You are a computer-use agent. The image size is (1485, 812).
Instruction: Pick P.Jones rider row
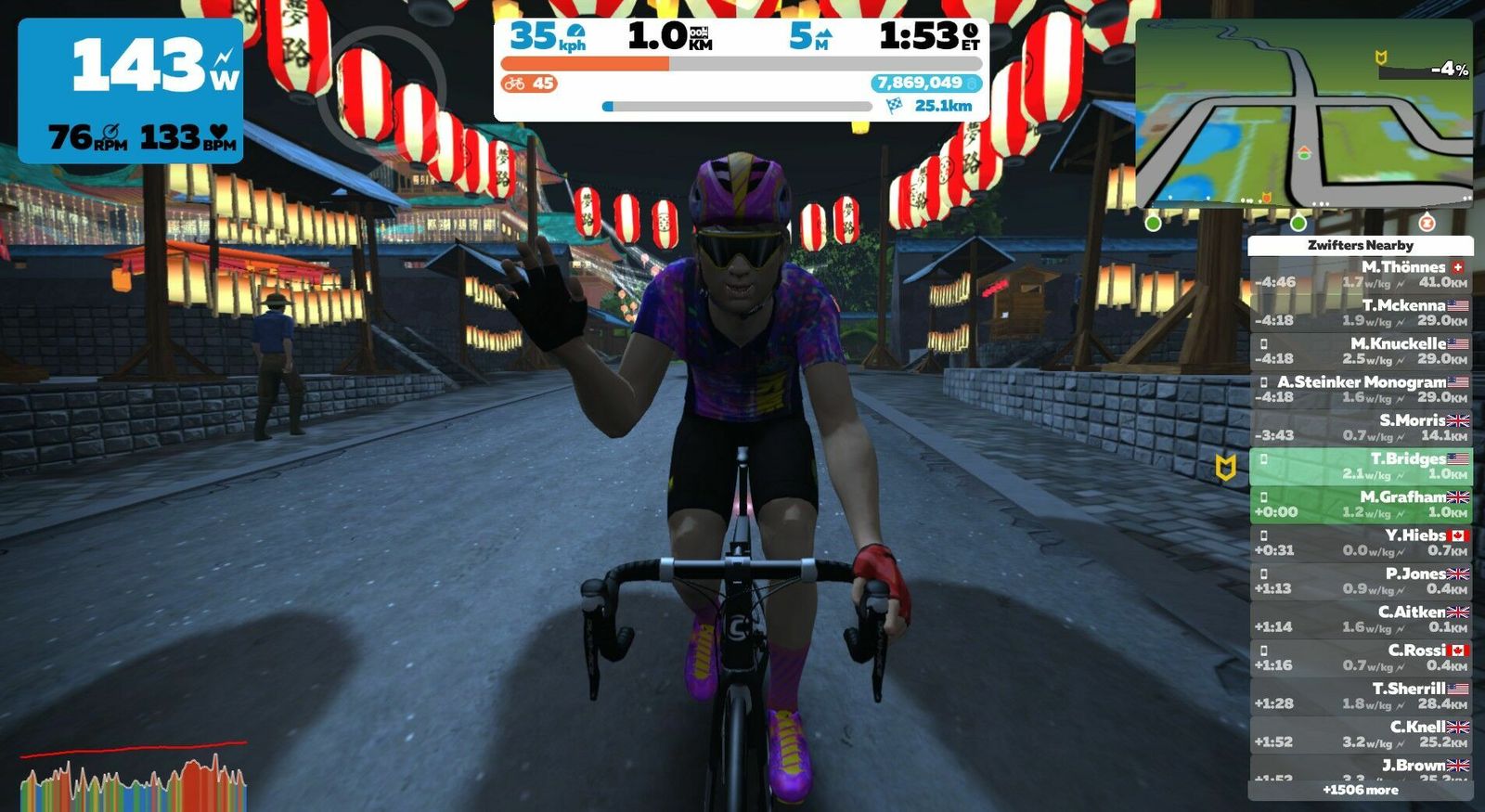[x=1361, y=581]
